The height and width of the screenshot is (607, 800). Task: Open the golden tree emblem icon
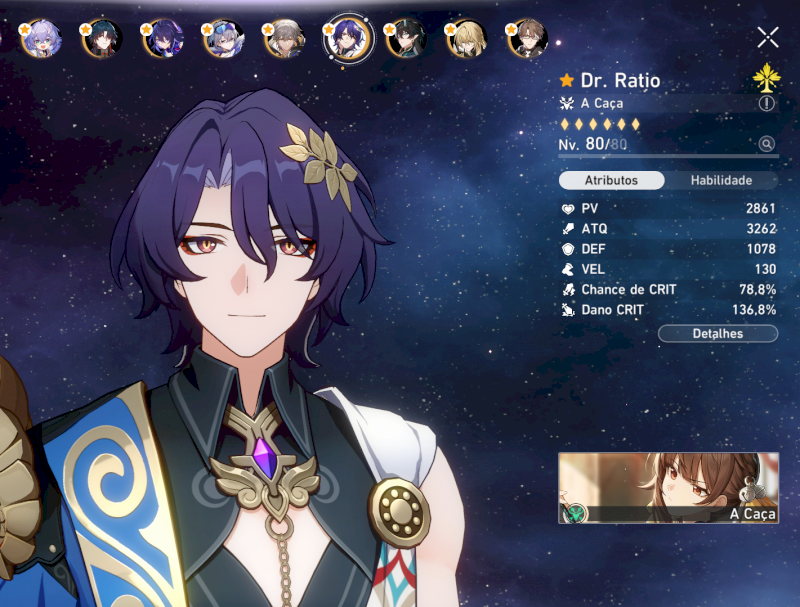pos(765,79)
